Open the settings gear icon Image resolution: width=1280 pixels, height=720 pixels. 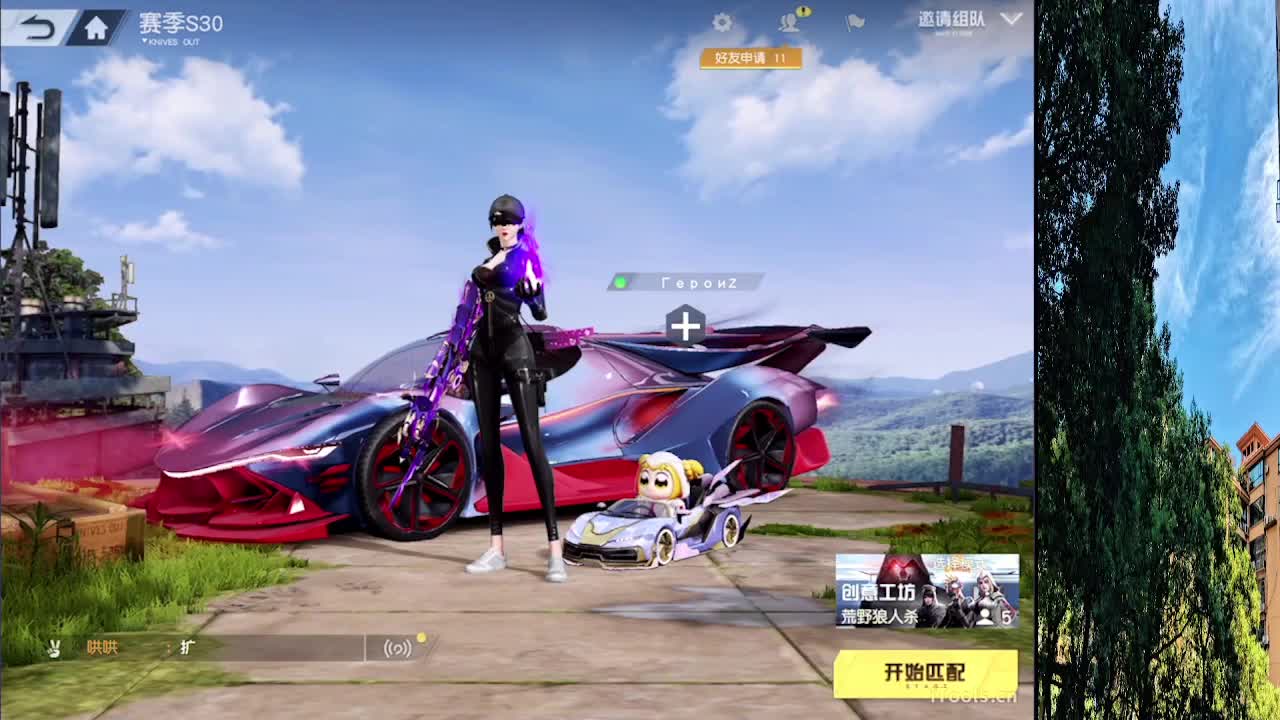pyautogui.click(x=723, y=21)
